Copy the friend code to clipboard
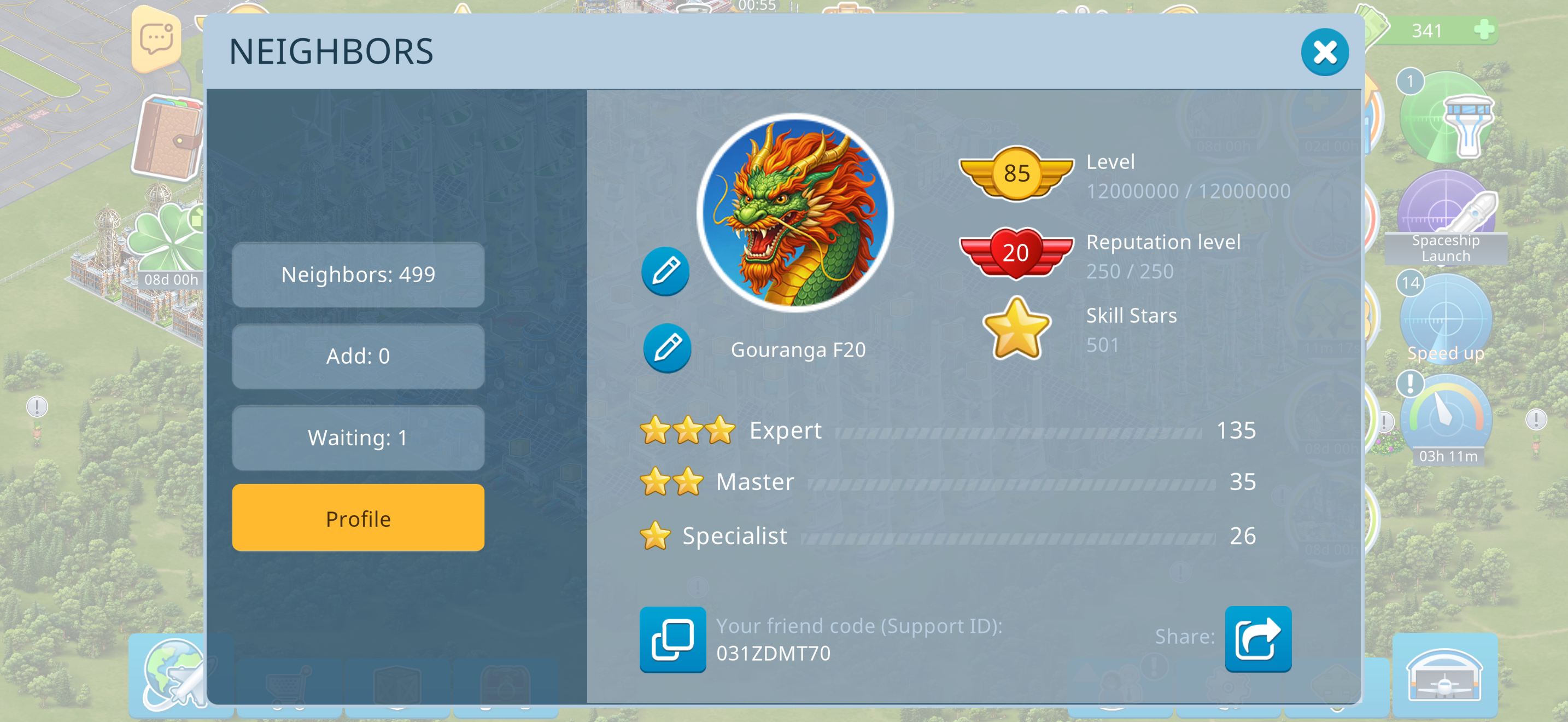 672,639
